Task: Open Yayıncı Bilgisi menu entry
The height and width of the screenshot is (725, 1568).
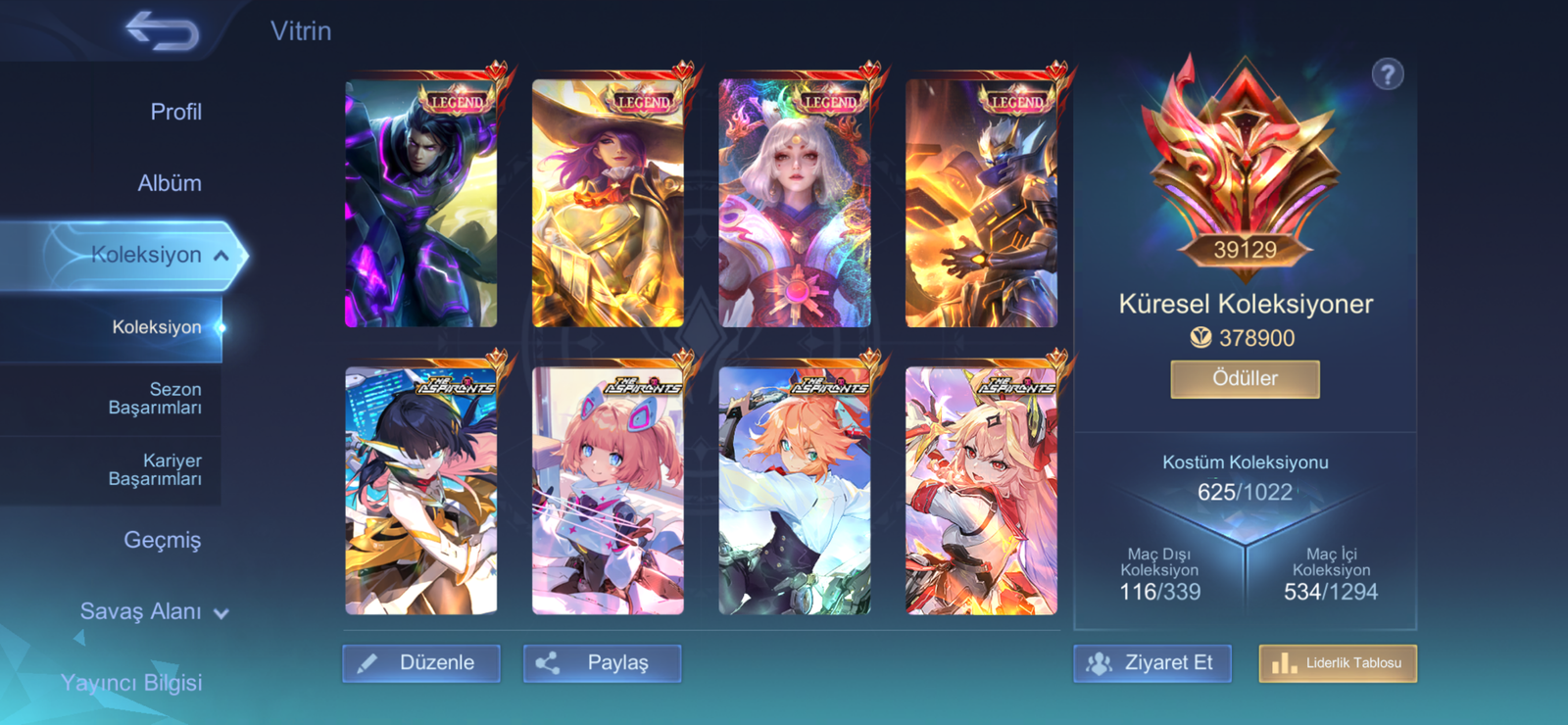Action: [x=131, y=683]
